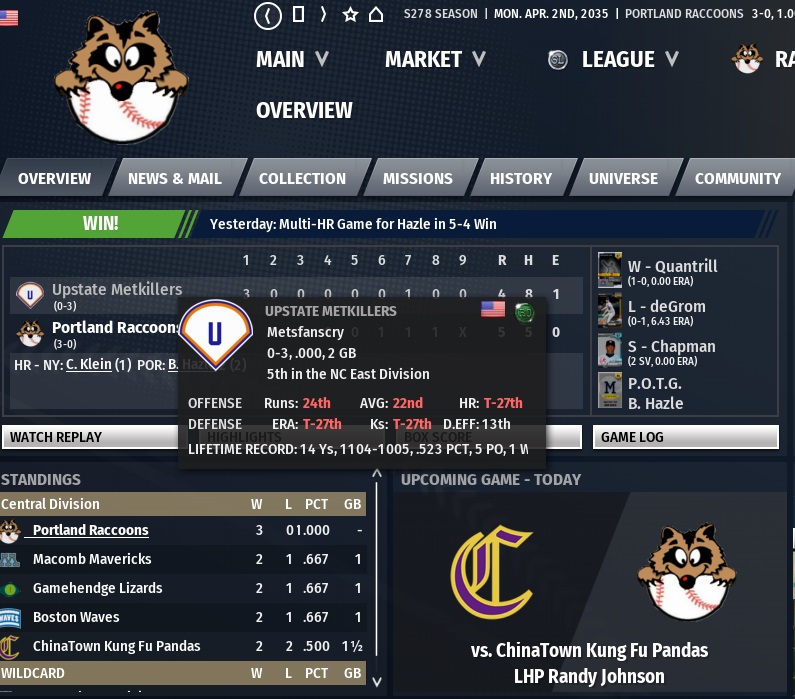Click the star bookmark icon
Image resolution: width=795 pixels, height=699 pixels.
tap(350, 15)
